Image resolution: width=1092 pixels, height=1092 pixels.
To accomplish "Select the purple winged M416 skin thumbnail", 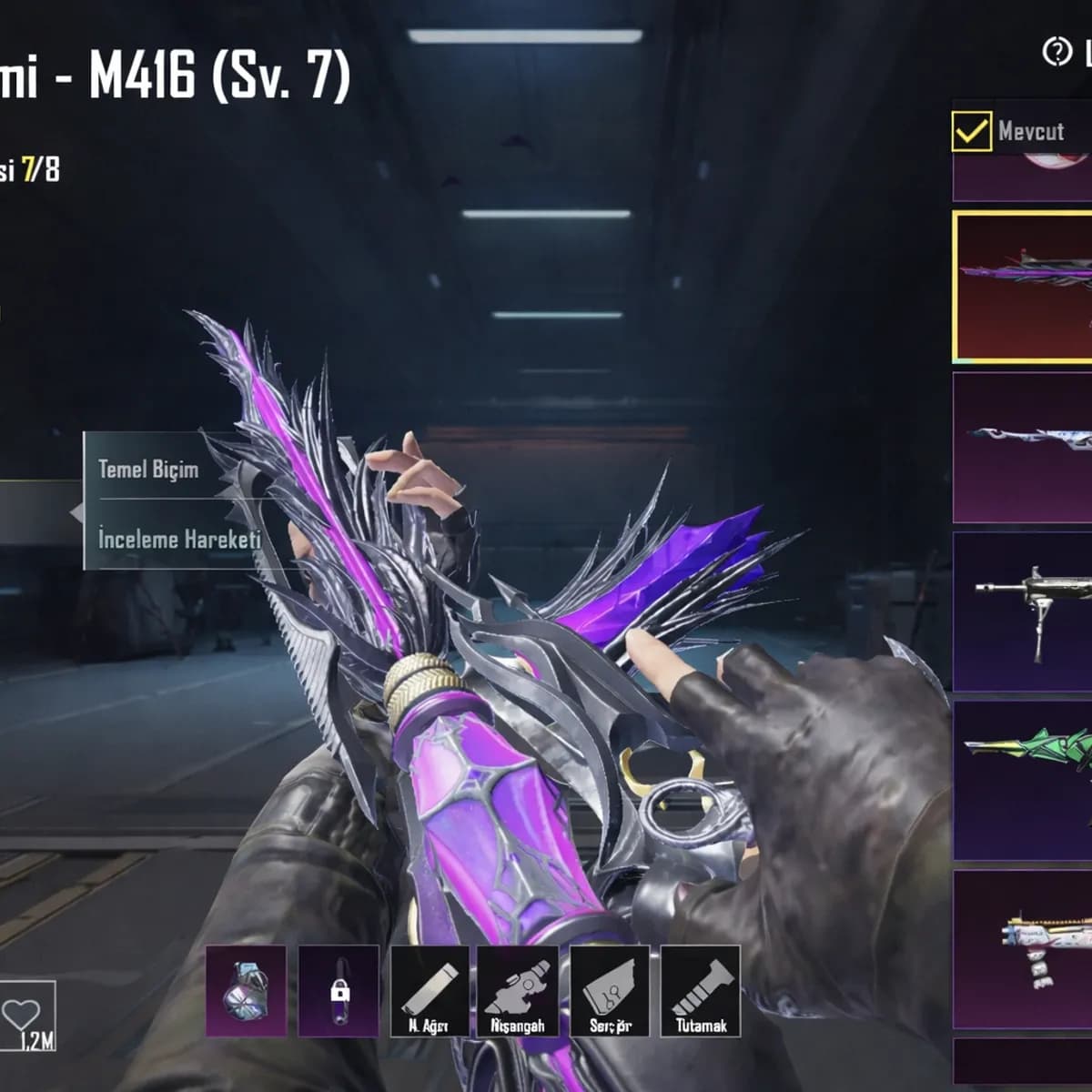I will 1023,287.
